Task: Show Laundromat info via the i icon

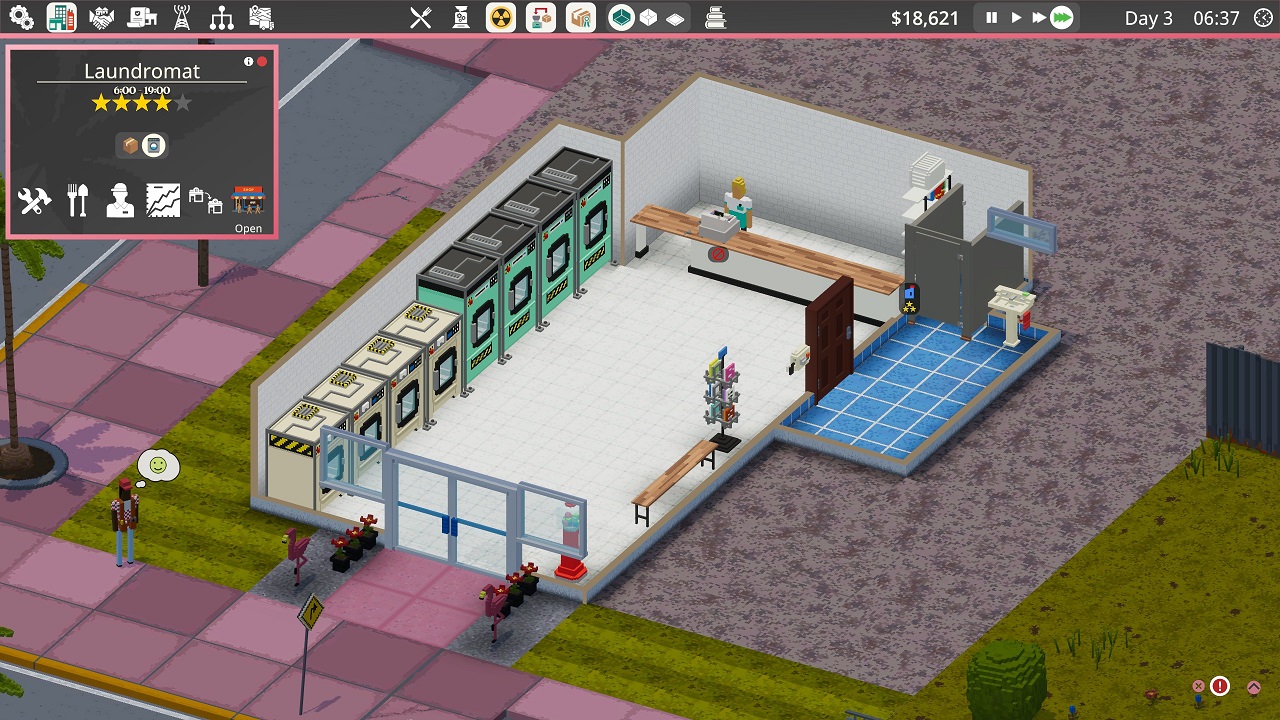Action: coord(249,62)
